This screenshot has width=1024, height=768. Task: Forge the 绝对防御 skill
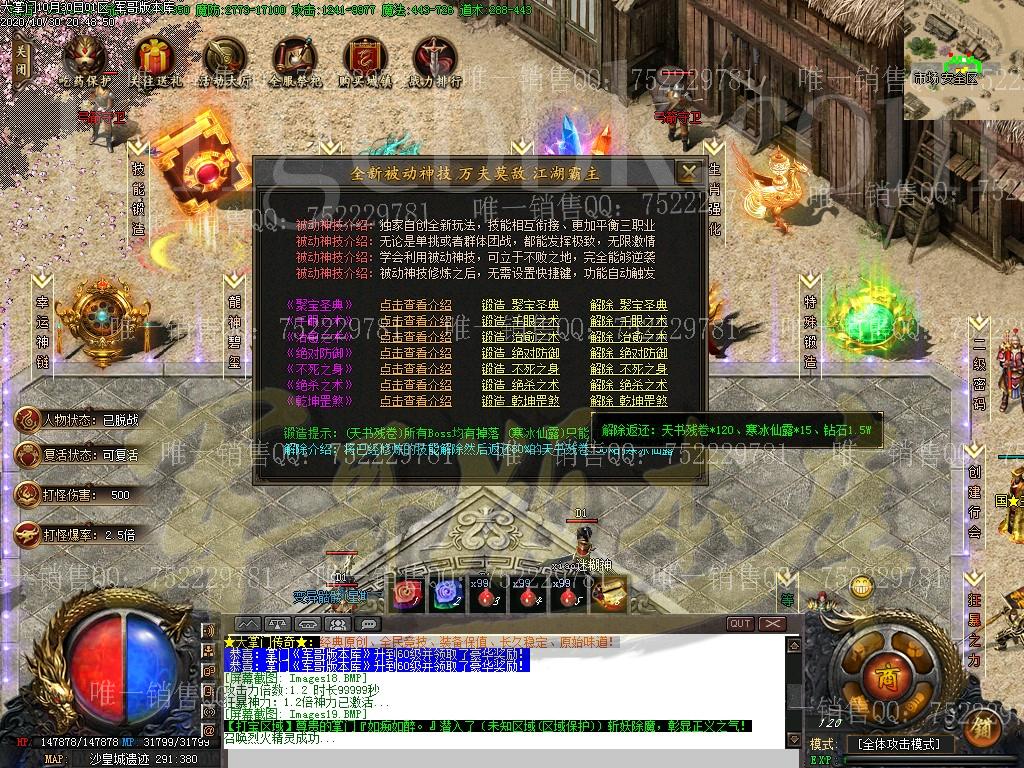coord(520,353)
